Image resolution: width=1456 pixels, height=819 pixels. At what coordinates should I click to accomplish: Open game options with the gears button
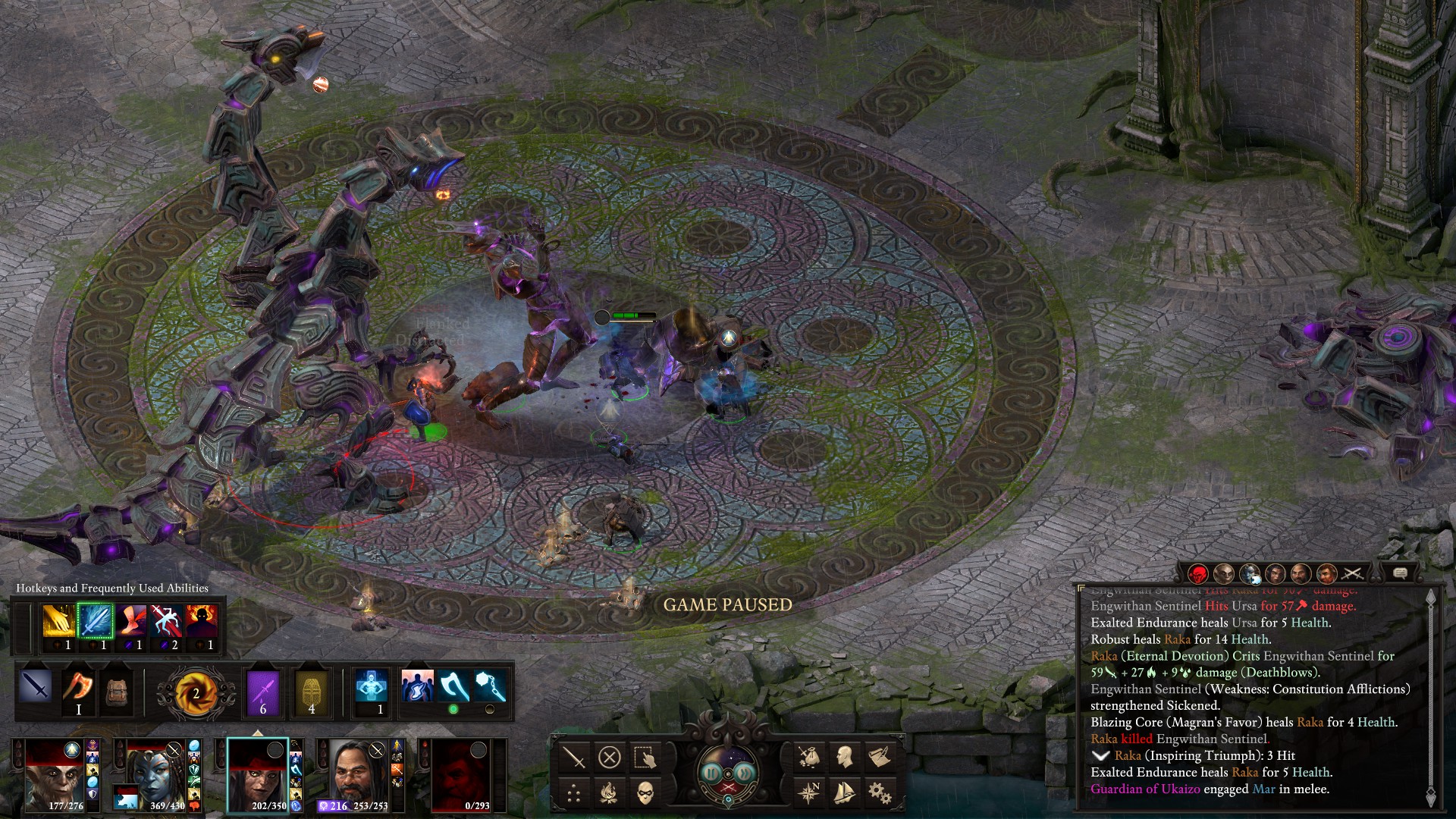(x=880, y=793)
